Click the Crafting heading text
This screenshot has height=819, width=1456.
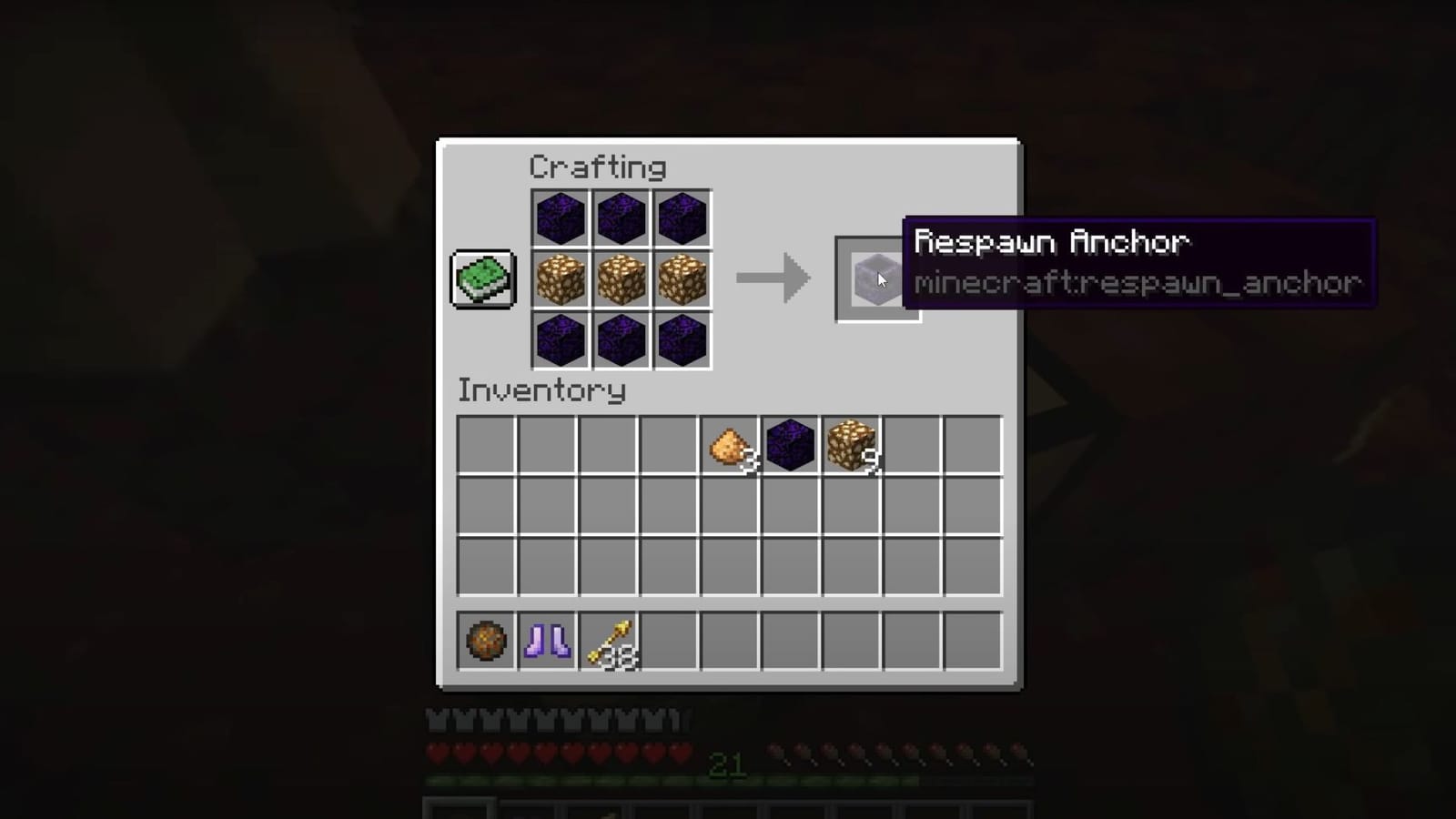[x=599, y=167]
